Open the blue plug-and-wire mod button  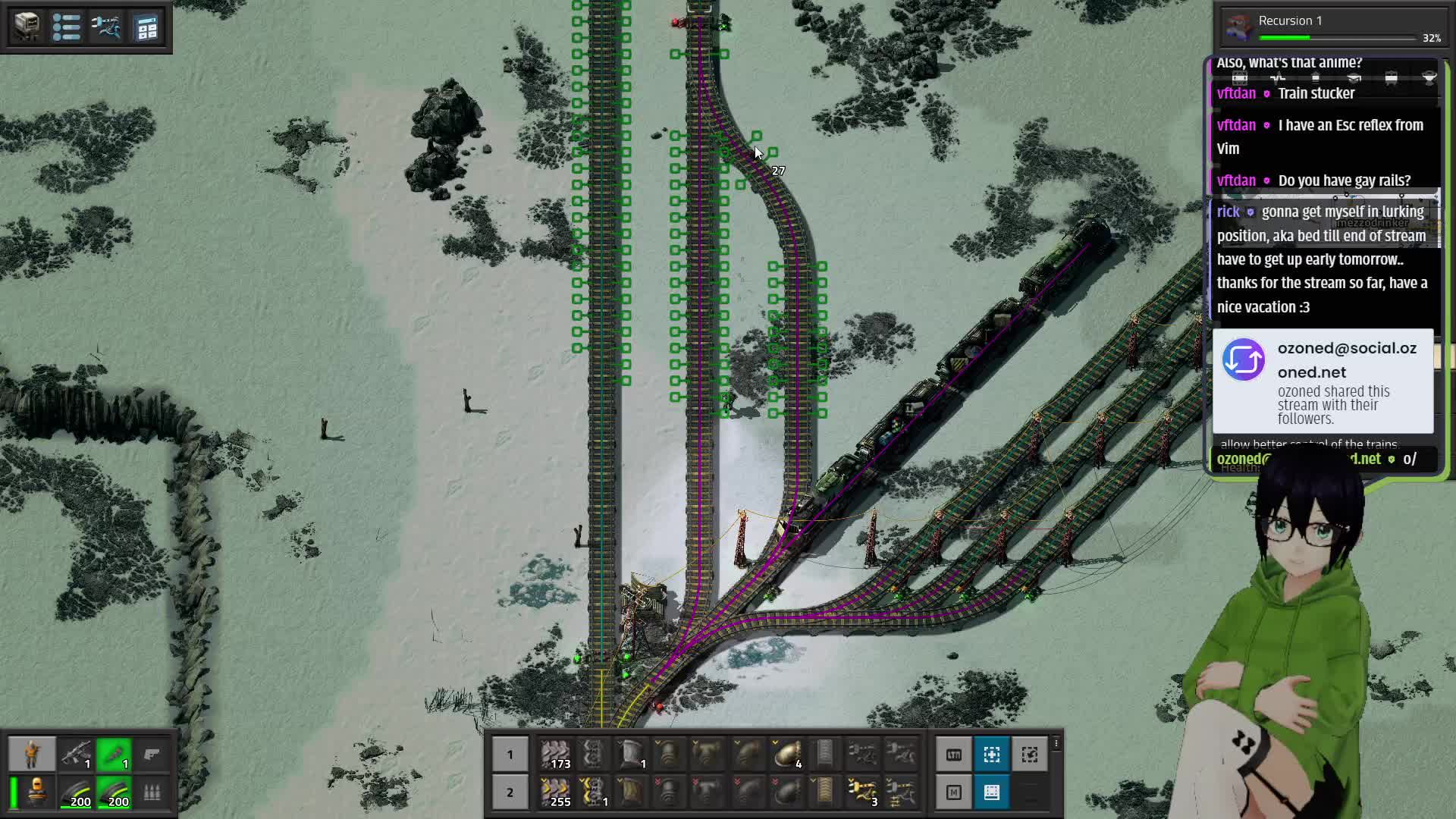click(106, 27)
